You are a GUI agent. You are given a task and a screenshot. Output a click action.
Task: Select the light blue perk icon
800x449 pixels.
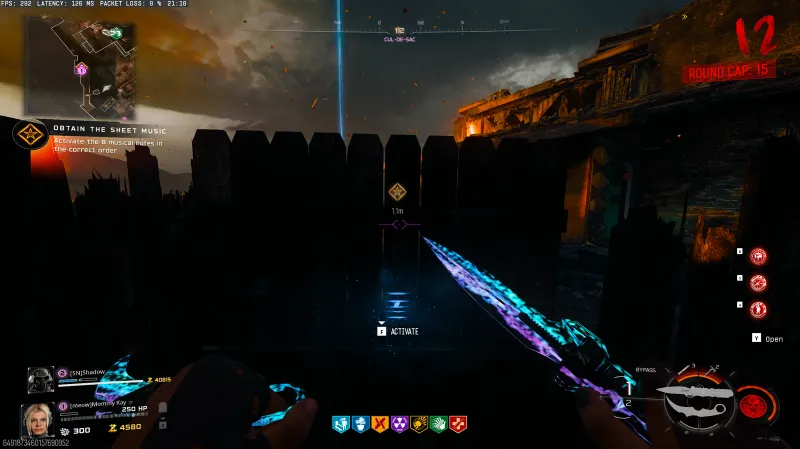(339, 424)
